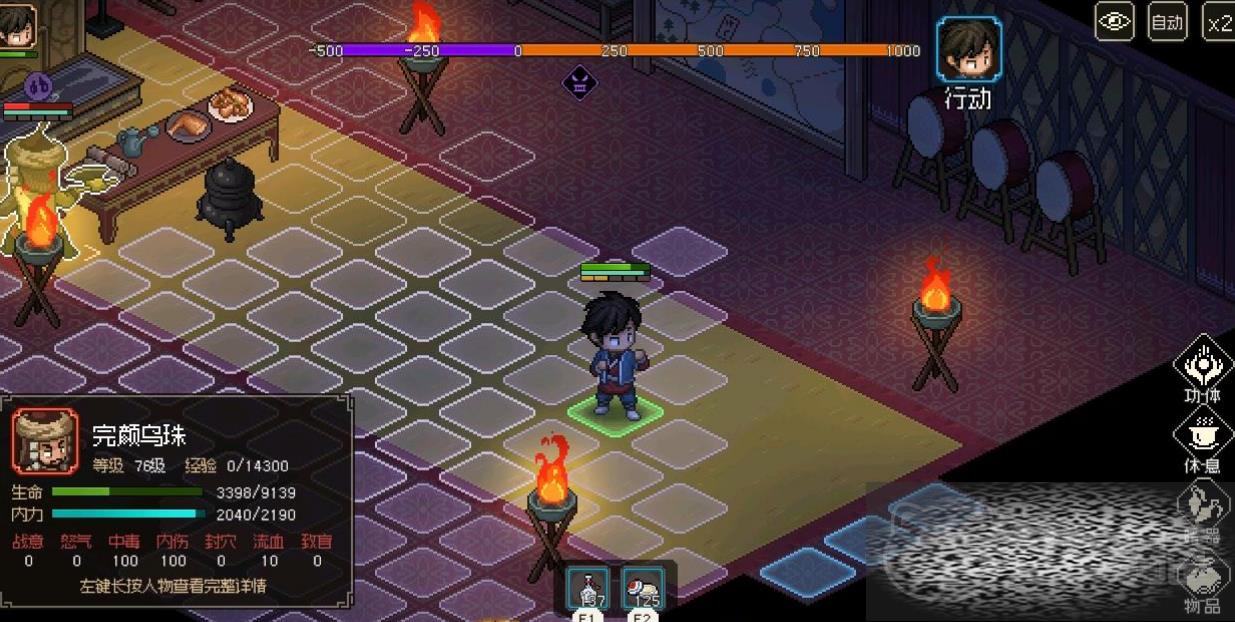Enable auto battle with 自动 button
Viewport: 1235px width, 622px height.
coord(1166,21)
